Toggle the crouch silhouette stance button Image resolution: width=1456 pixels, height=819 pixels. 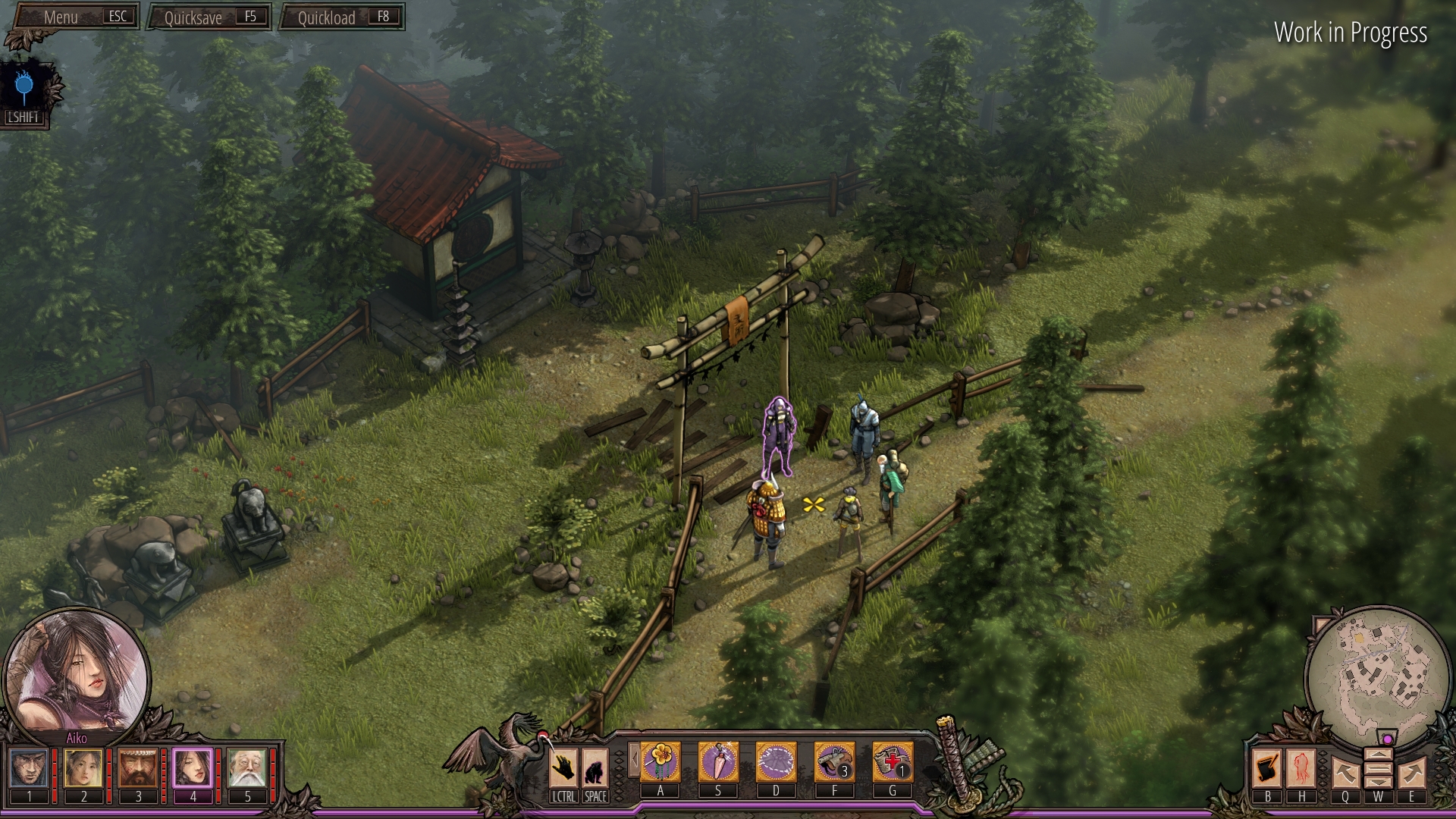pyautogui.click(x=595, y=769)
